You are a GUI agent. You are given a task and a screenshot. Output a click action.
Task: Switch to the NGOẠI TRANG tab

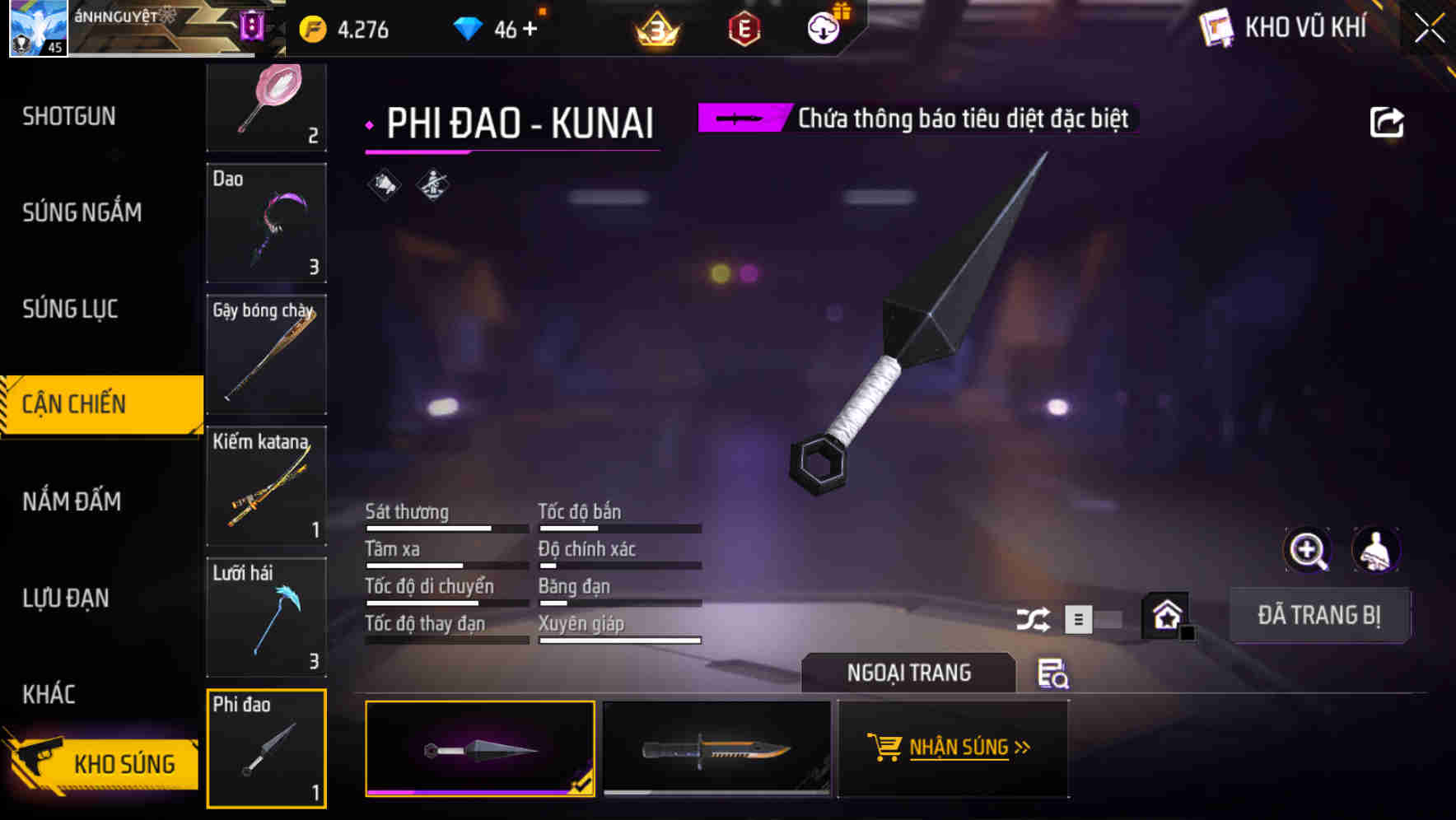(908, 673)
